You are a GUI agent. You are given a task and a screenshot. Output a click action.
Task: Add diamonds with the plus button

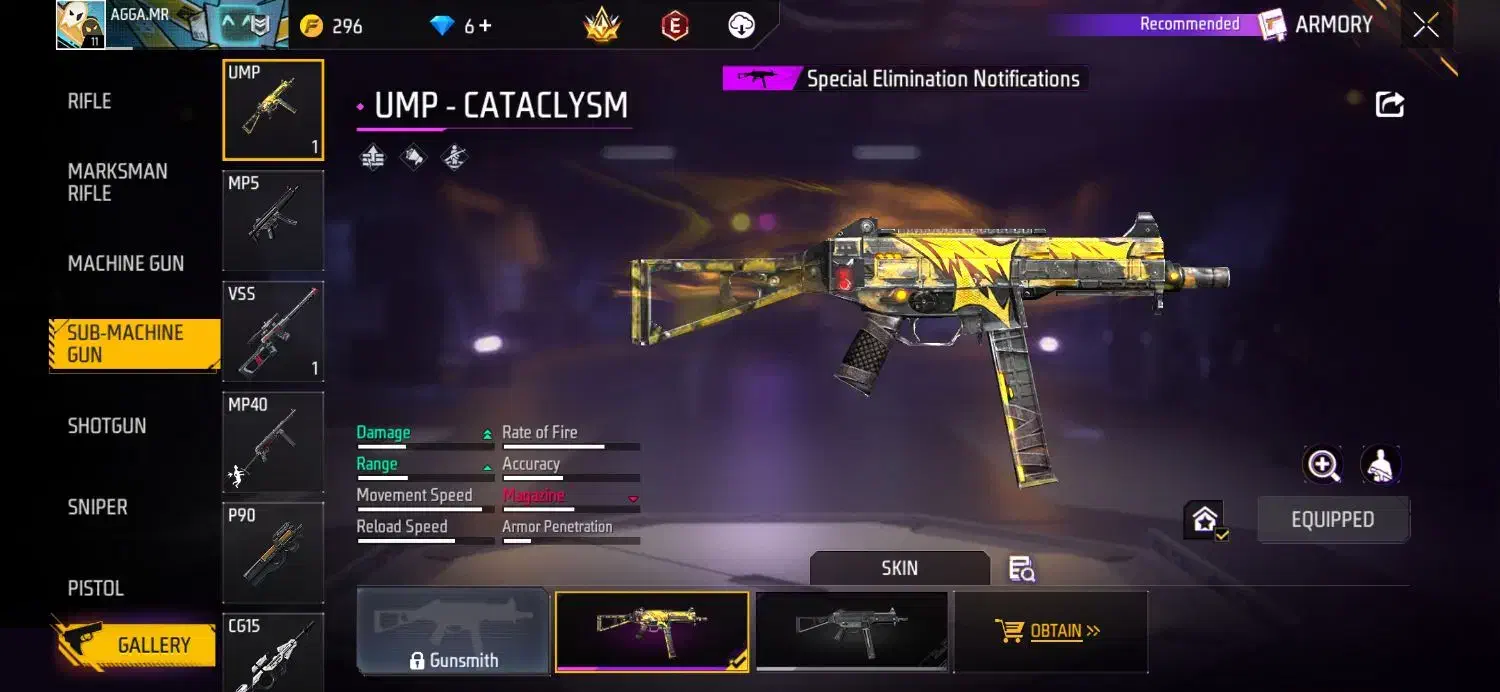tap(486, 26)
